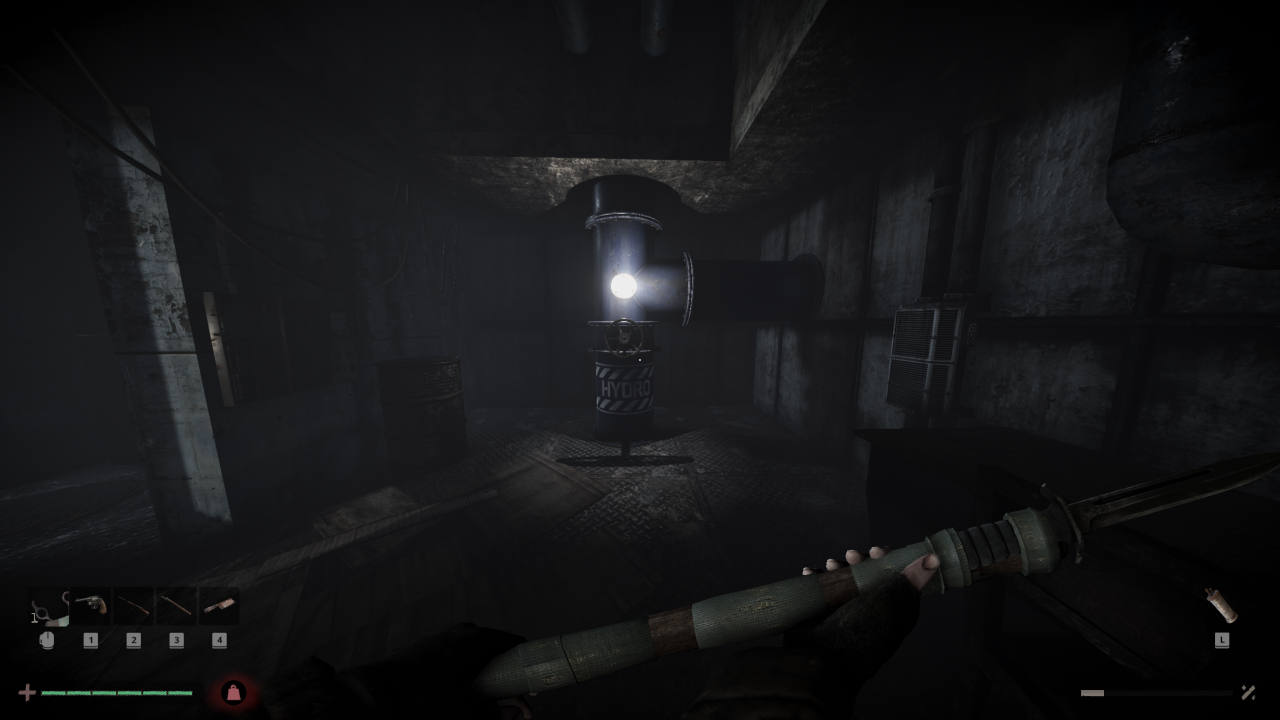Select the revolver hotbar slot
Image resolution: width=1280 pixels, height=720 pixels.
(x=90, y=606)
